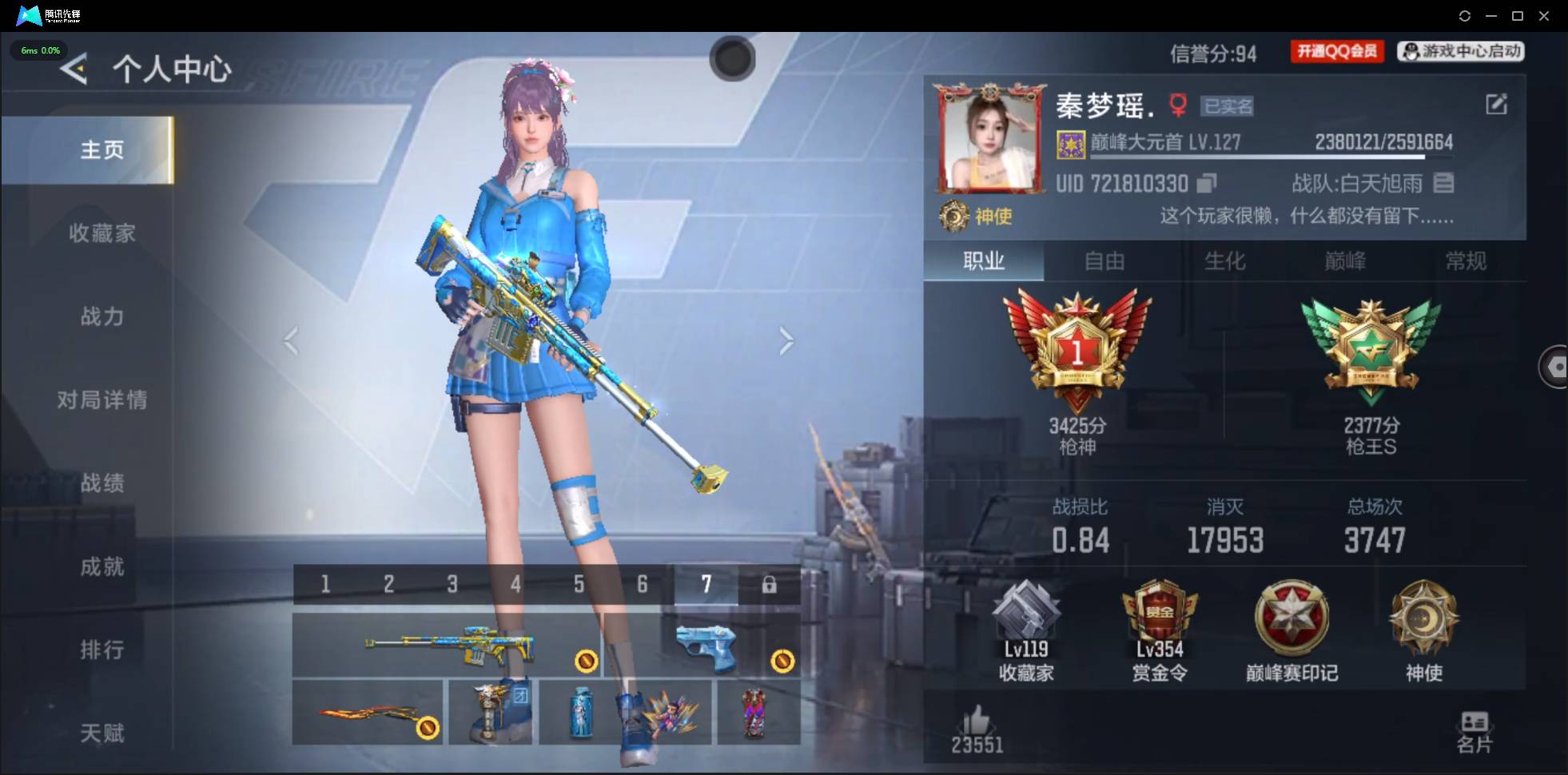This screenshot has height=775, width=1568.
Task: Click left chevron beside the character model
Action: [289, 340]
